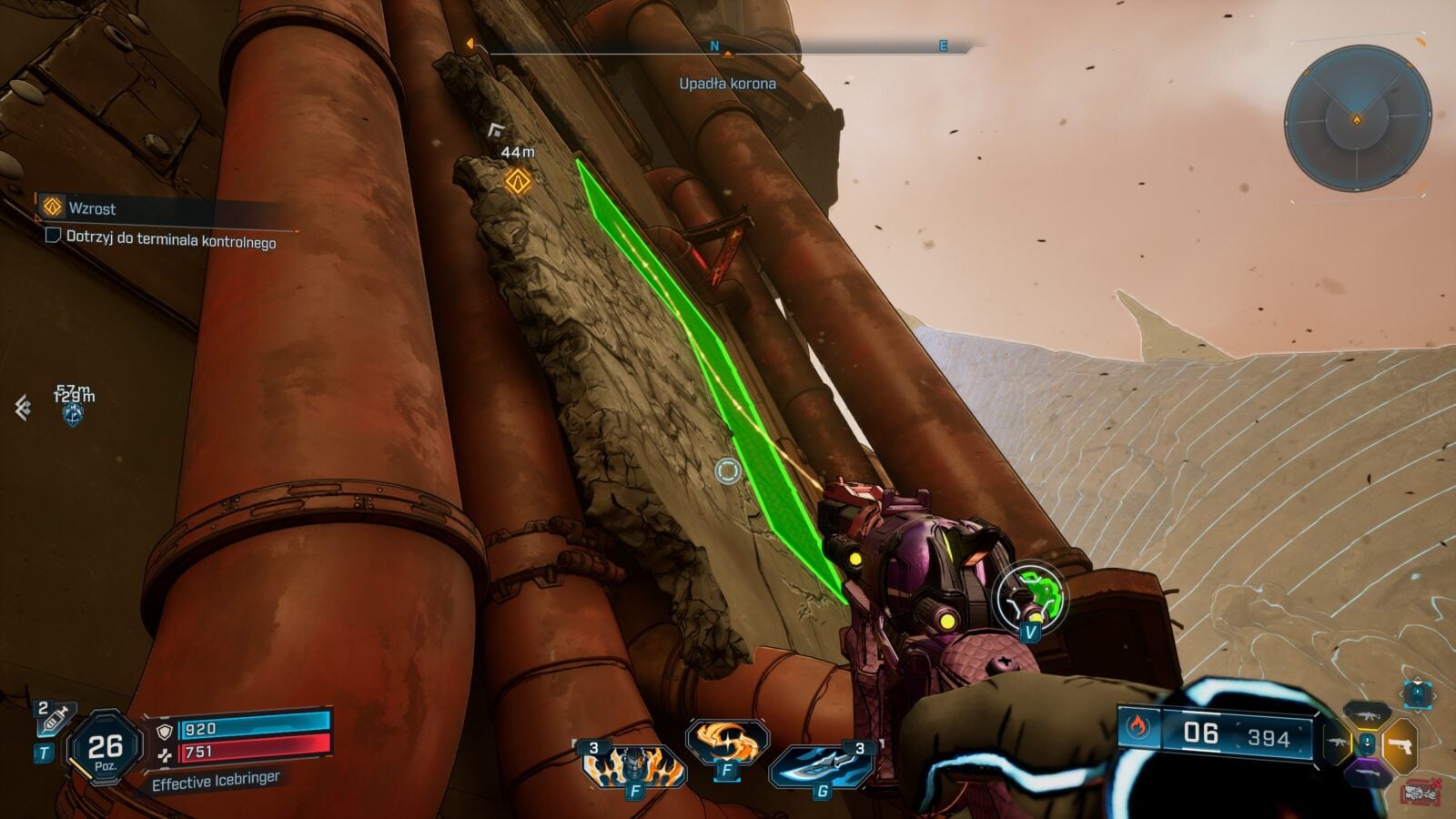This screenshot has height=819, width=1456.
Task: Open the level 26 character badge
Action: pos(105,749)
